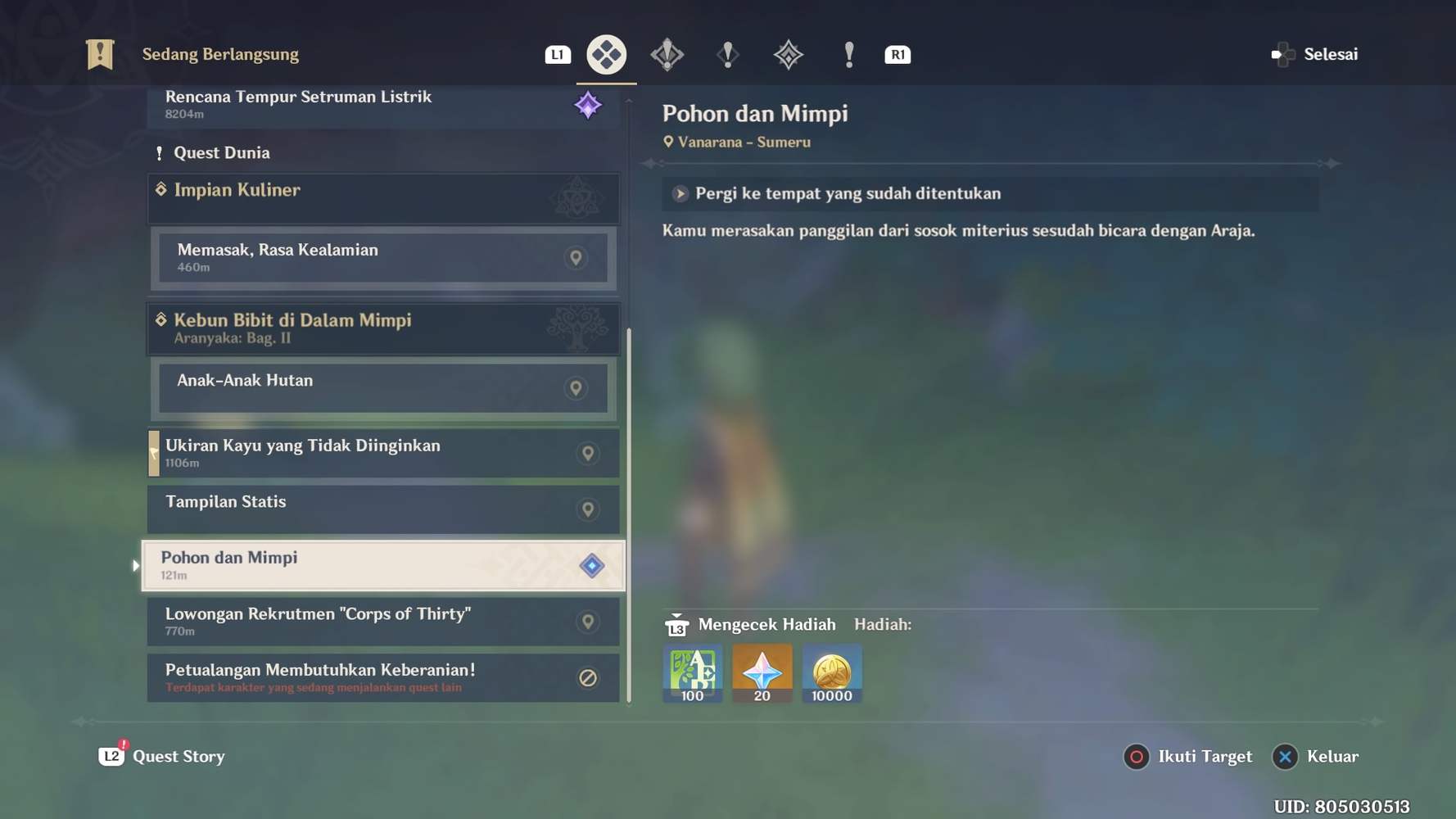This screenshot has width=1456, height=819.
Task: Select the diamond World Quest category tab
Action: [x=606, y=54]
